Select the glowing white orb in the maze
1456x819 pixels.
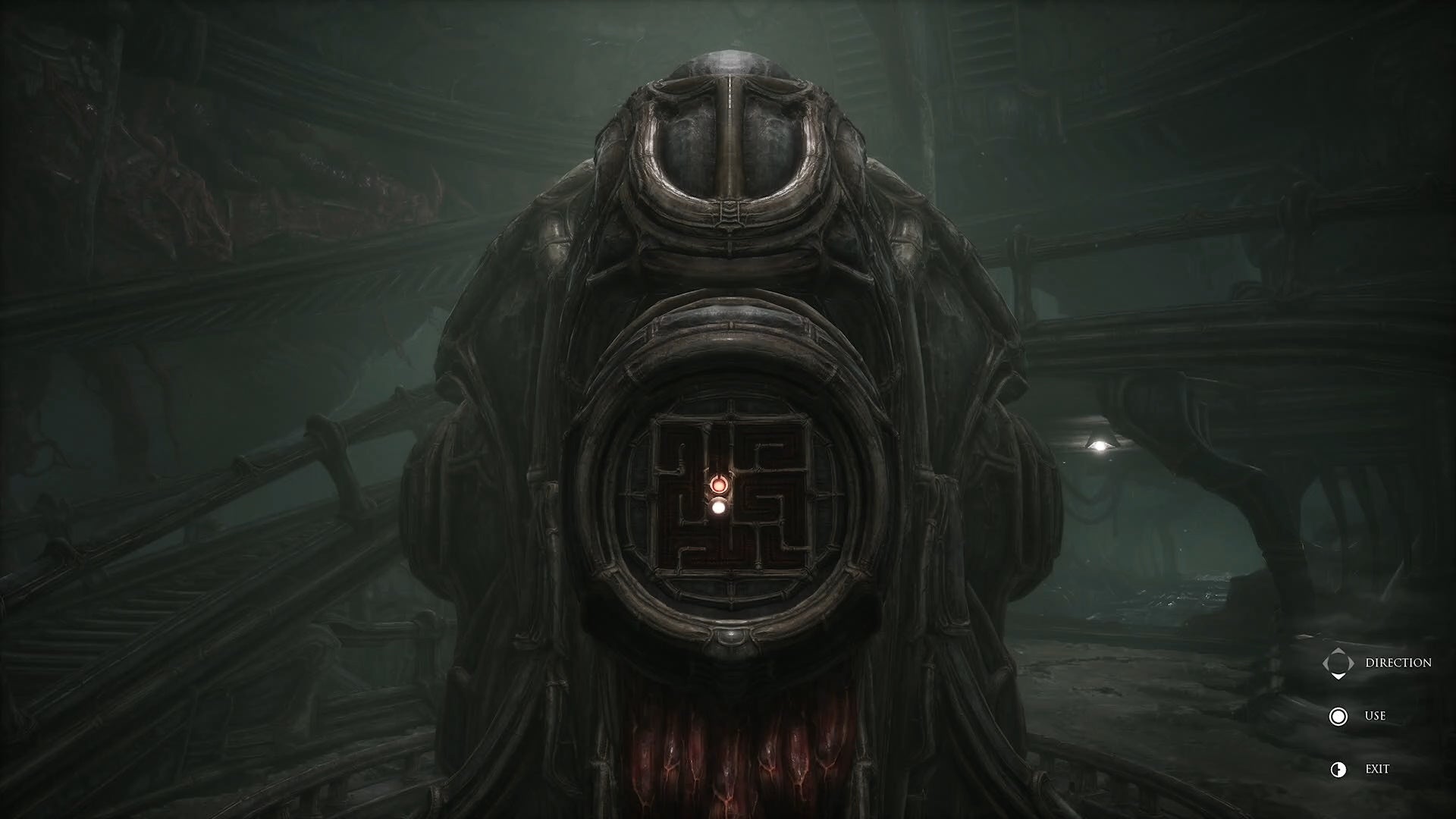[719, 507]
